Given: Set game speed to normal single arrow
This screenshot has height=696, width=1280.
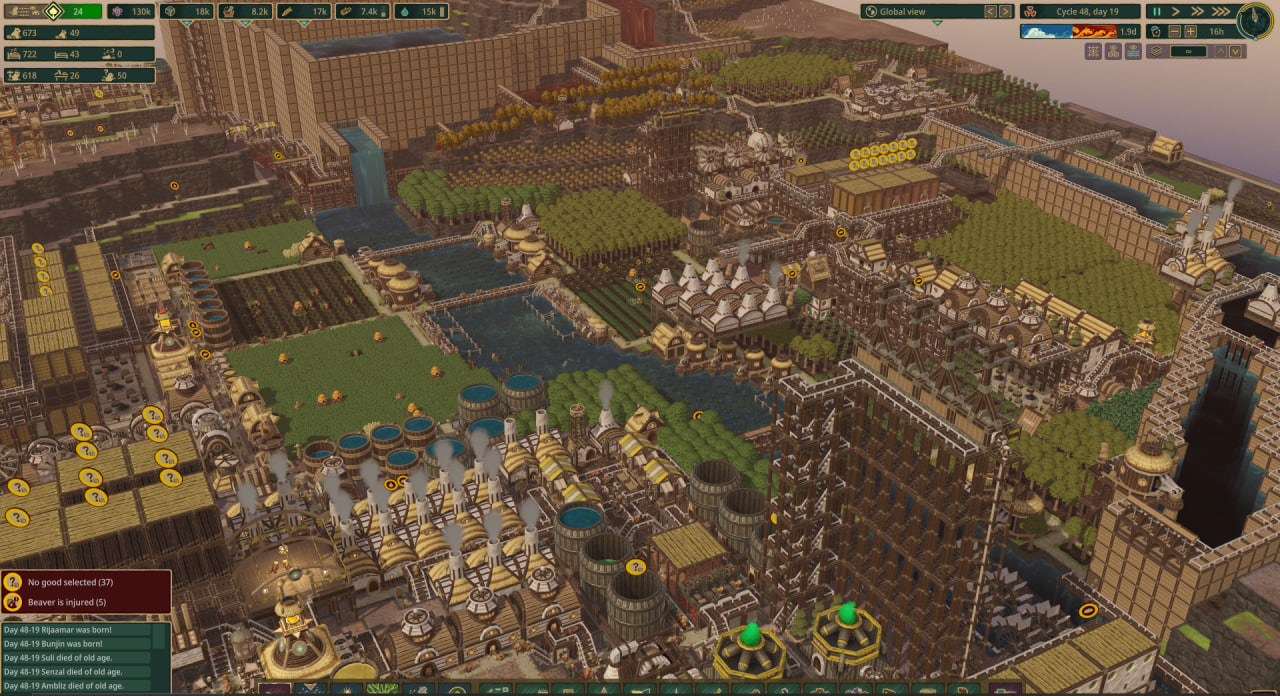Looking at the screenshot, I should (1177, 11).
